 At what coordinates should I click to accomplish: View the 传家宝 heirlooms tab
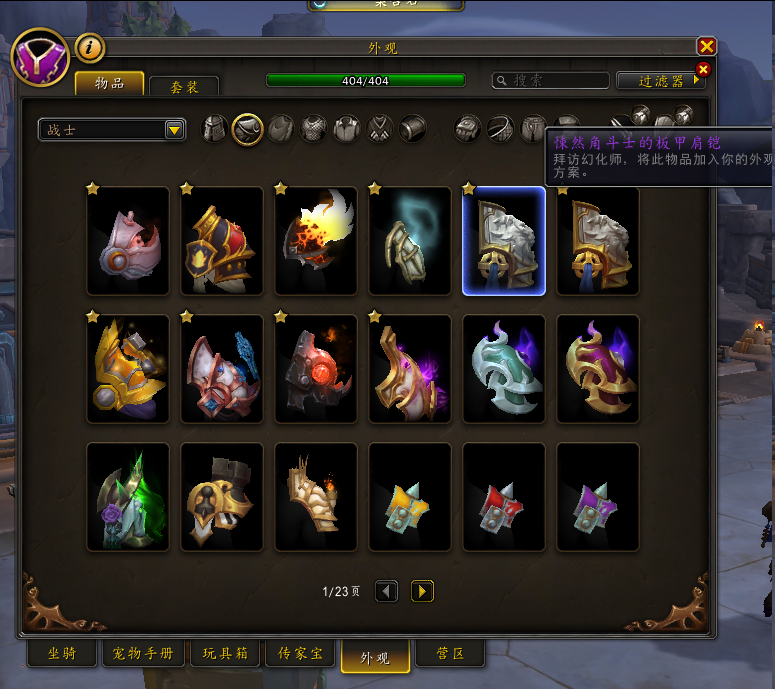[299, 655]
